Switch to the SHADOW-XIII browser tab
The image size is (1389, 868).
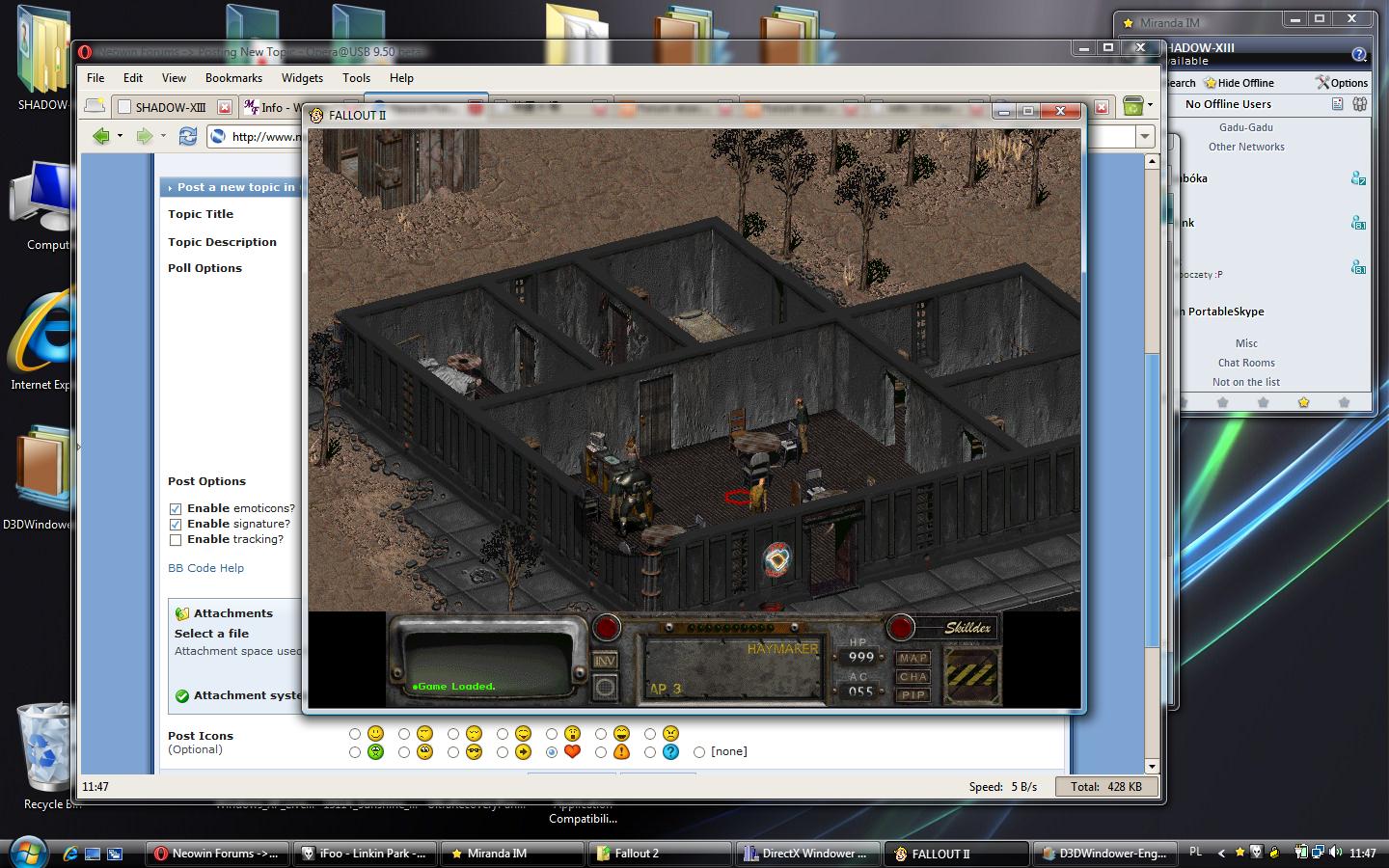(172, 107)
